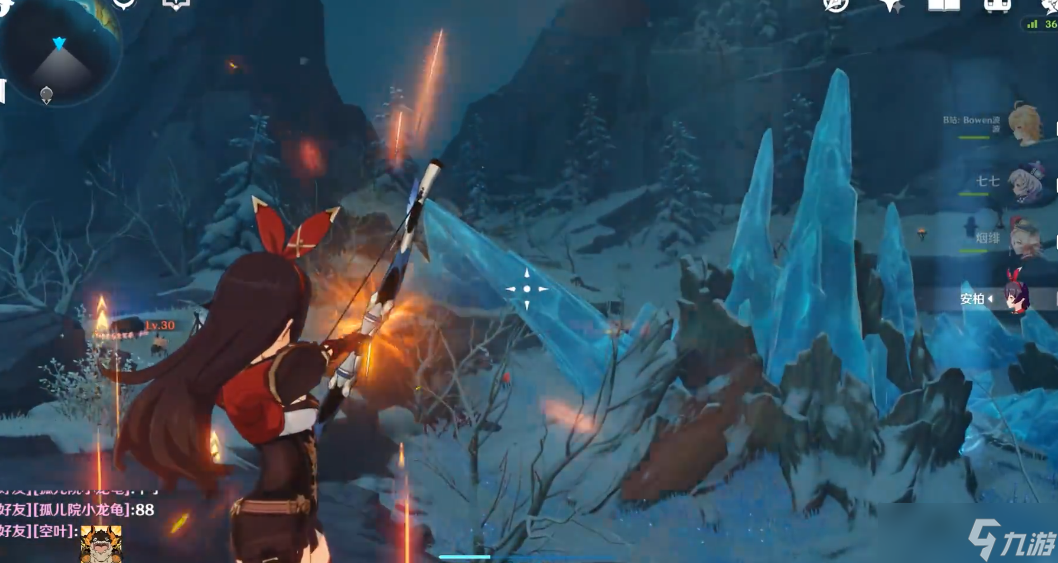
Task: Click the compass icon in top bar
Action: [835, 5]
